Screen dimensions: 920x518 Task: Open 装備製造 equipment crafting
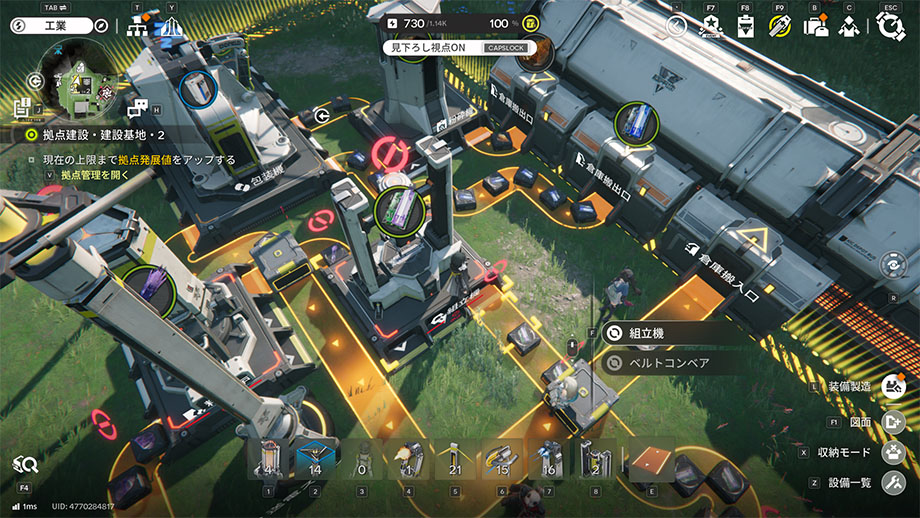pos(893,386)
